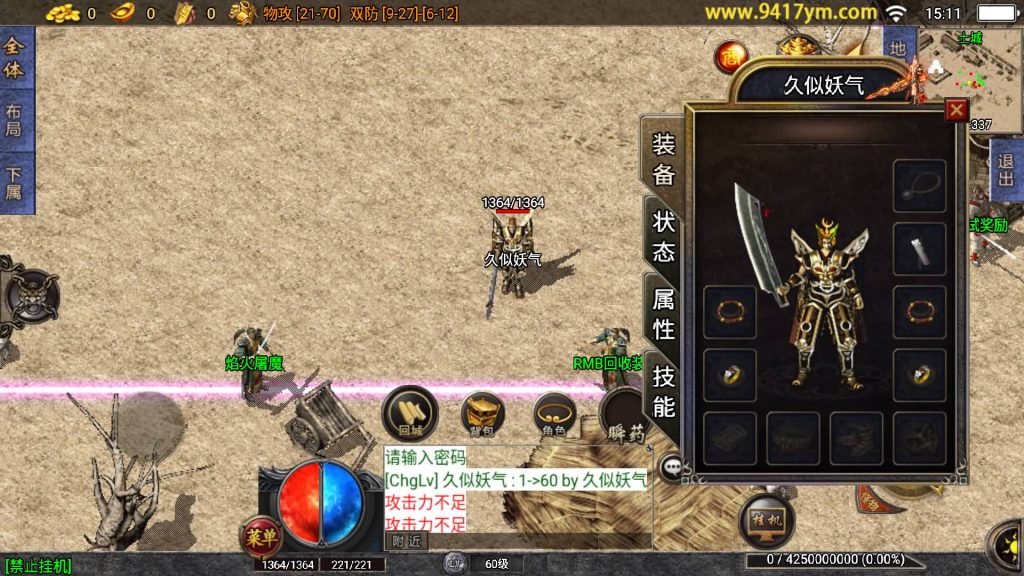Open the 菜单 menu button
This screenshot has height=576, width=1024.
(x=261, y=537)
